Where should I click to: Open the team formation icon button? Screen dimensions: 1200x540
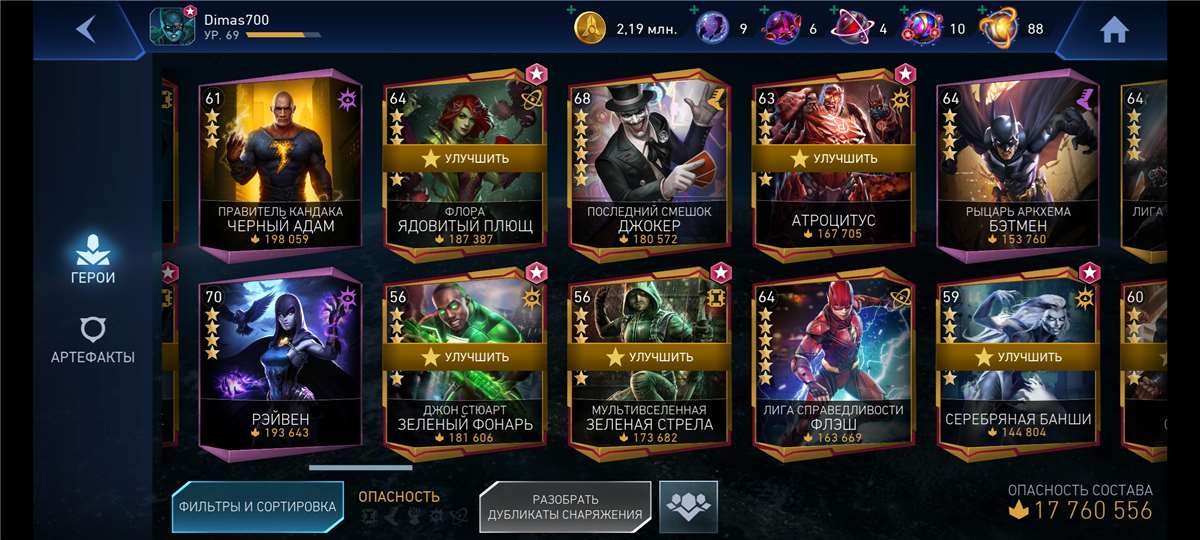pyautogui.click(x=688, y=506)
